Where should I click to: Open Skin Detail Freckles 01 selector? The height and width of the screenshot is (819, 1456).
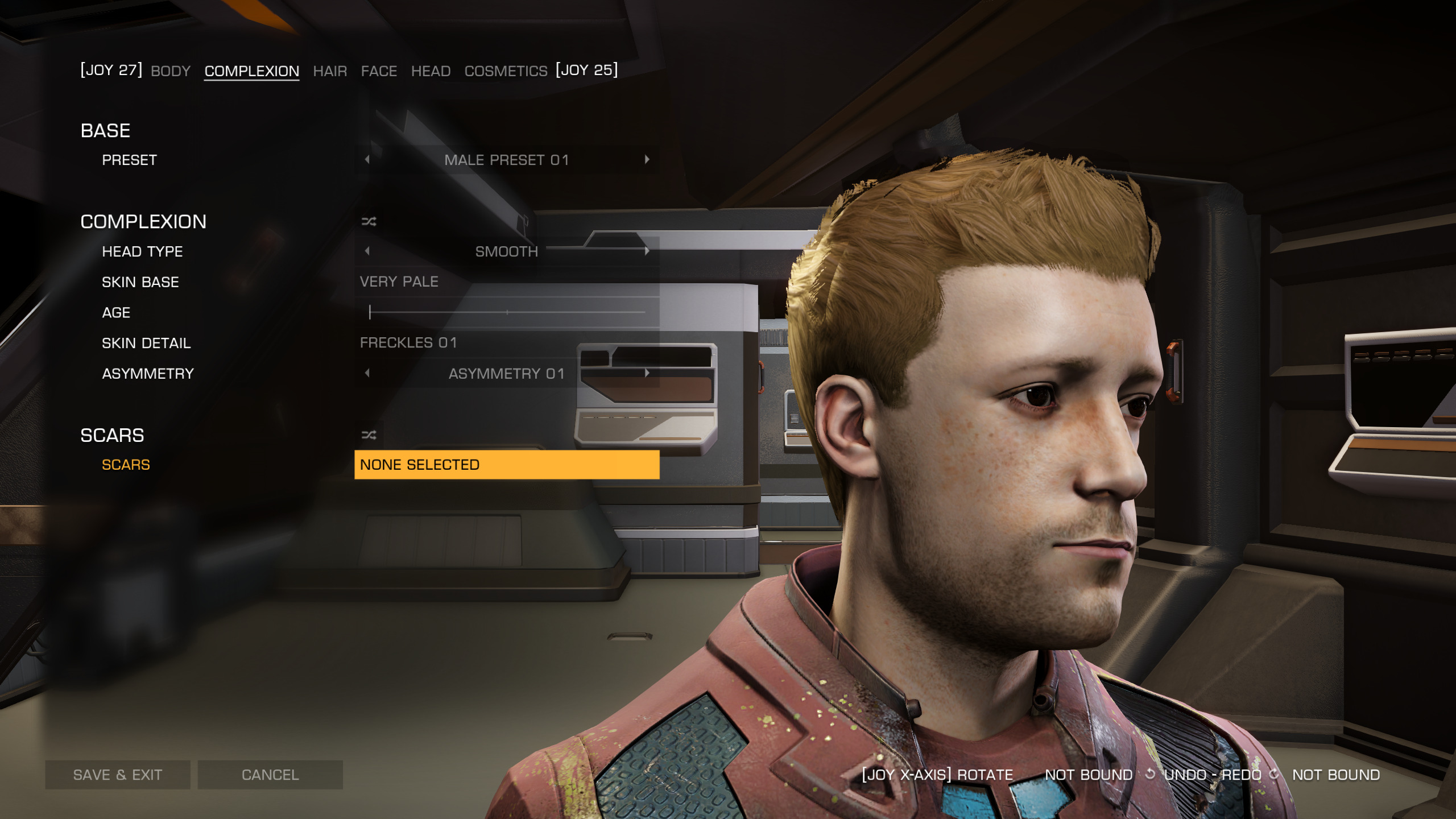click(x=506, y=343)
